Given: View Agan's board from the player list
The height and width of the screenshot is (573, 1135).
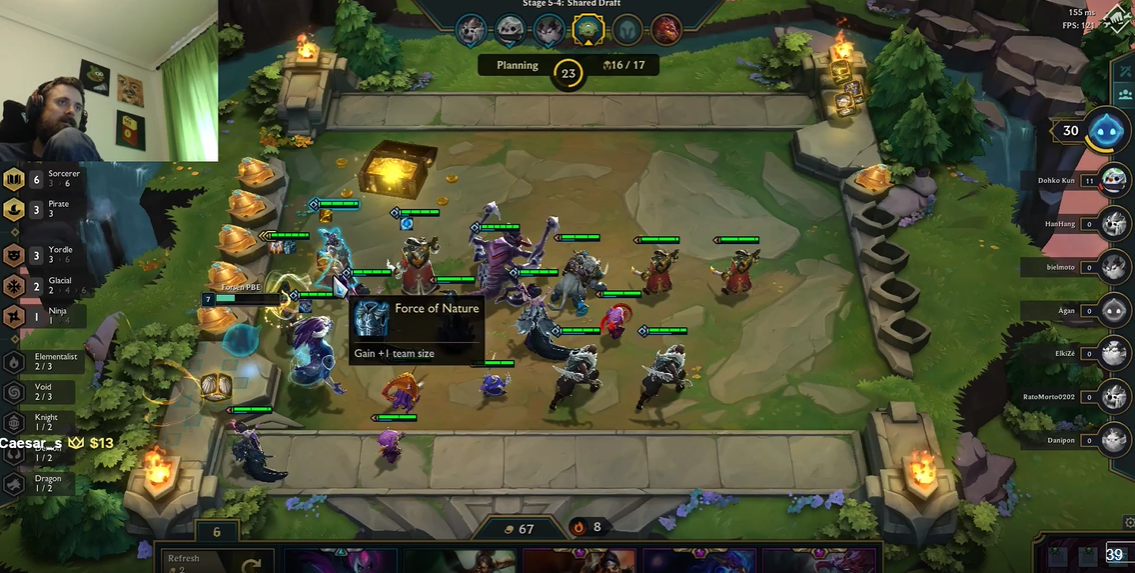Looking at the screenshot, I should point(1115,310).
